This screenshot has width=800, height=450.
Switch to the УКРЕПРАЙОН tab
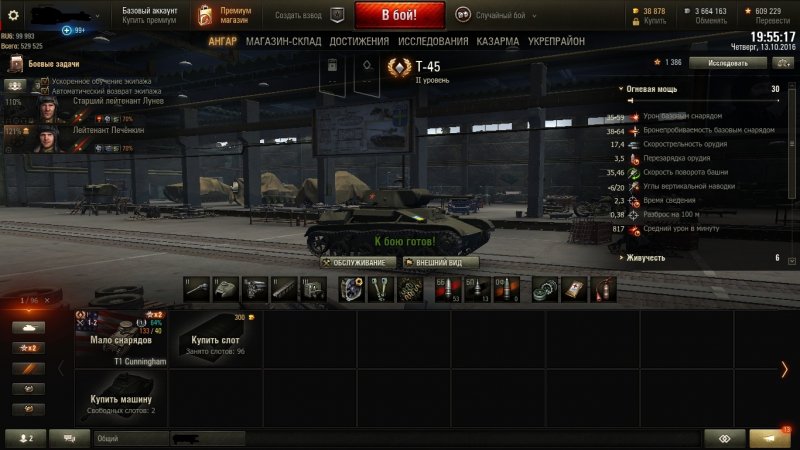559,42
